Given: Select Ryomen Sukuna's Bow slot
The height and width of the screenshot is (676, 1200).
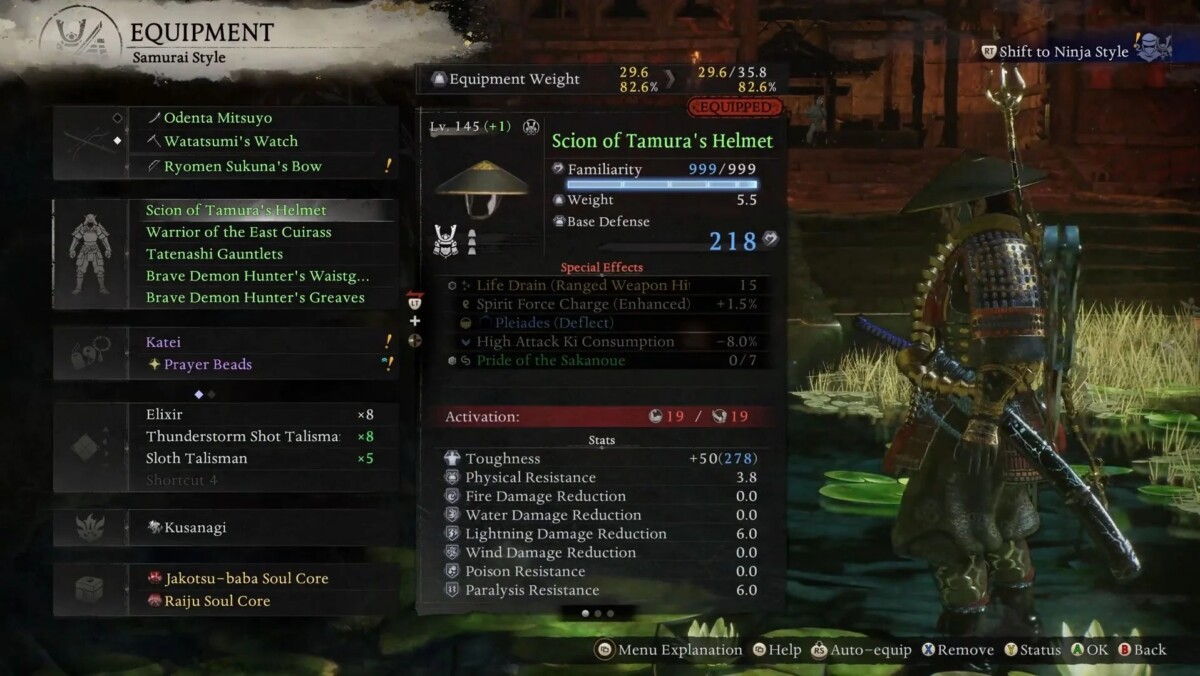Looking at the screenshot, I should (x=242, y=166).
